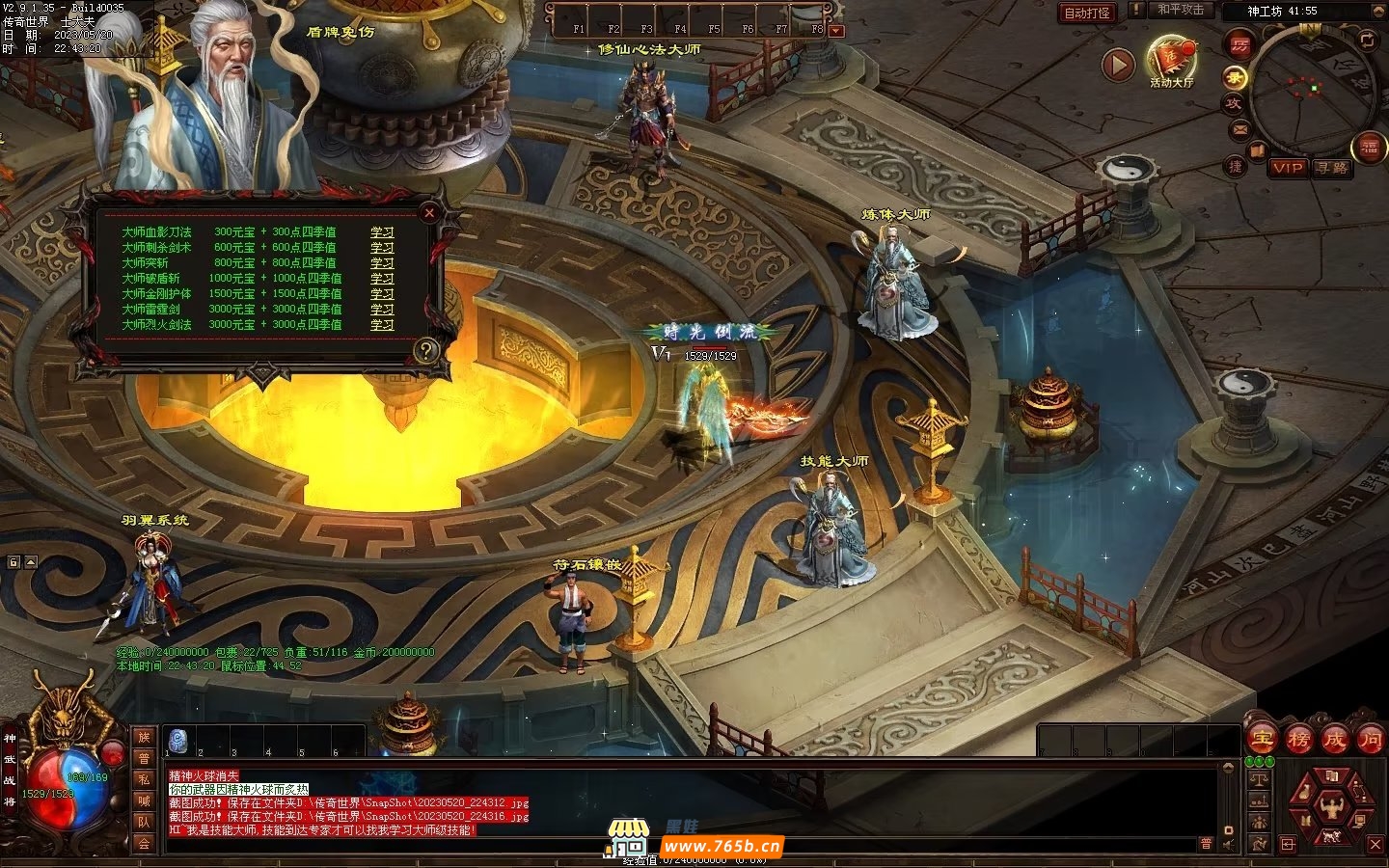Click the circular minimap
The image size is (1389, 868).
(1312, 92)
